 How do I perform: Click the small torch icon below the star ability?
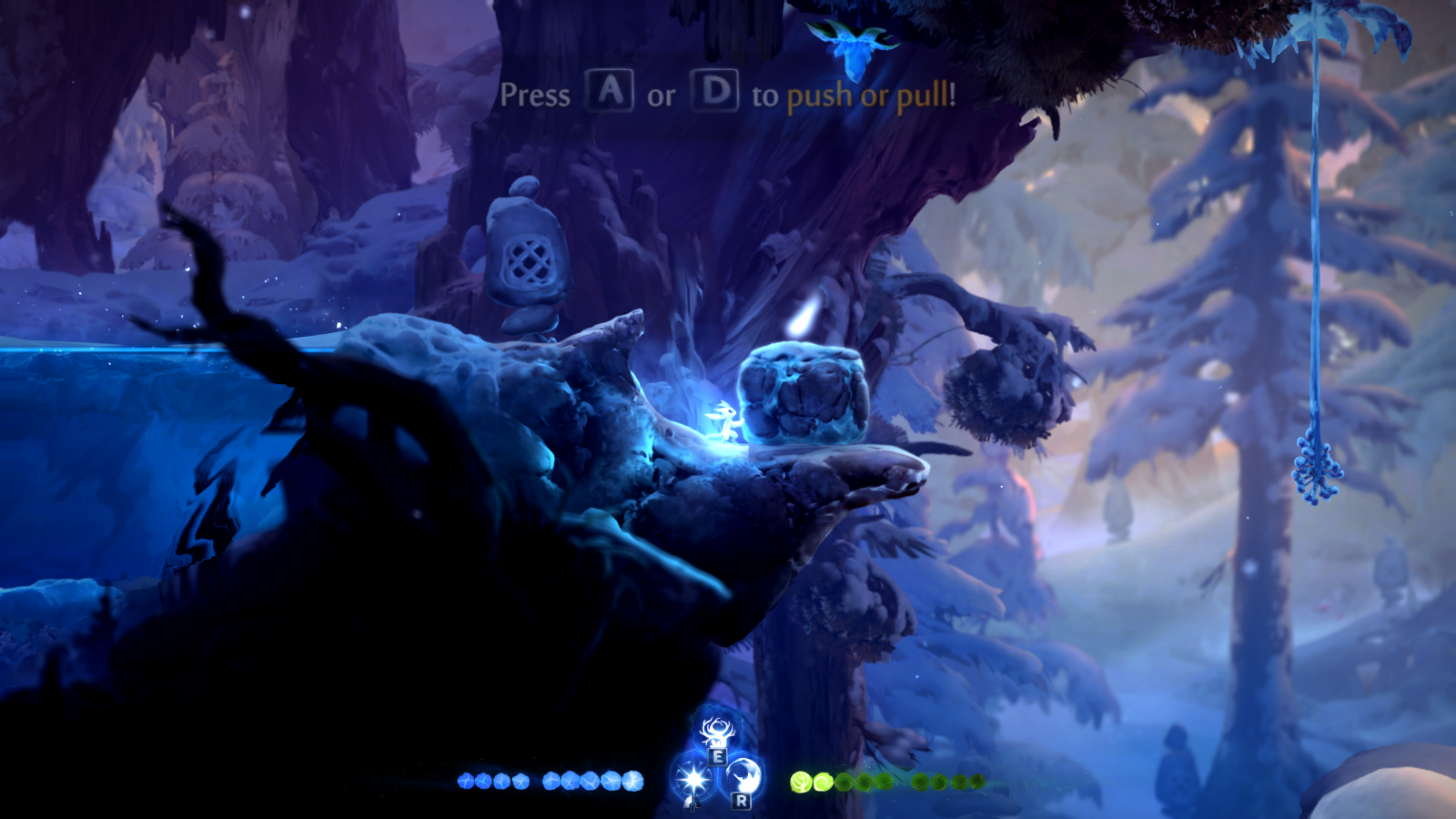[693, 804]
